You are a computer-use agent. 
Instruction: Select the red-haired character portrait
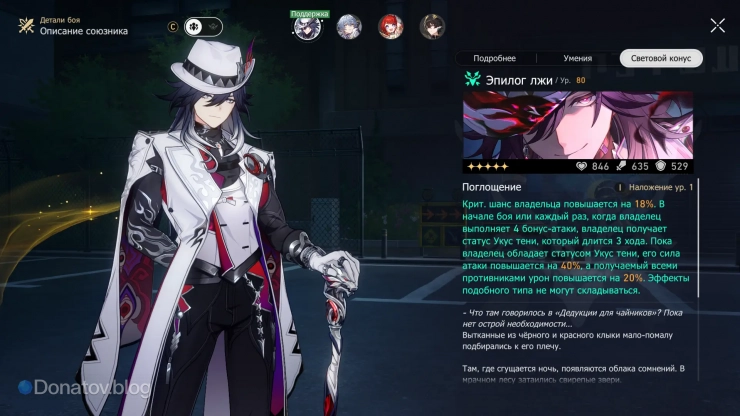pos(390,26)
